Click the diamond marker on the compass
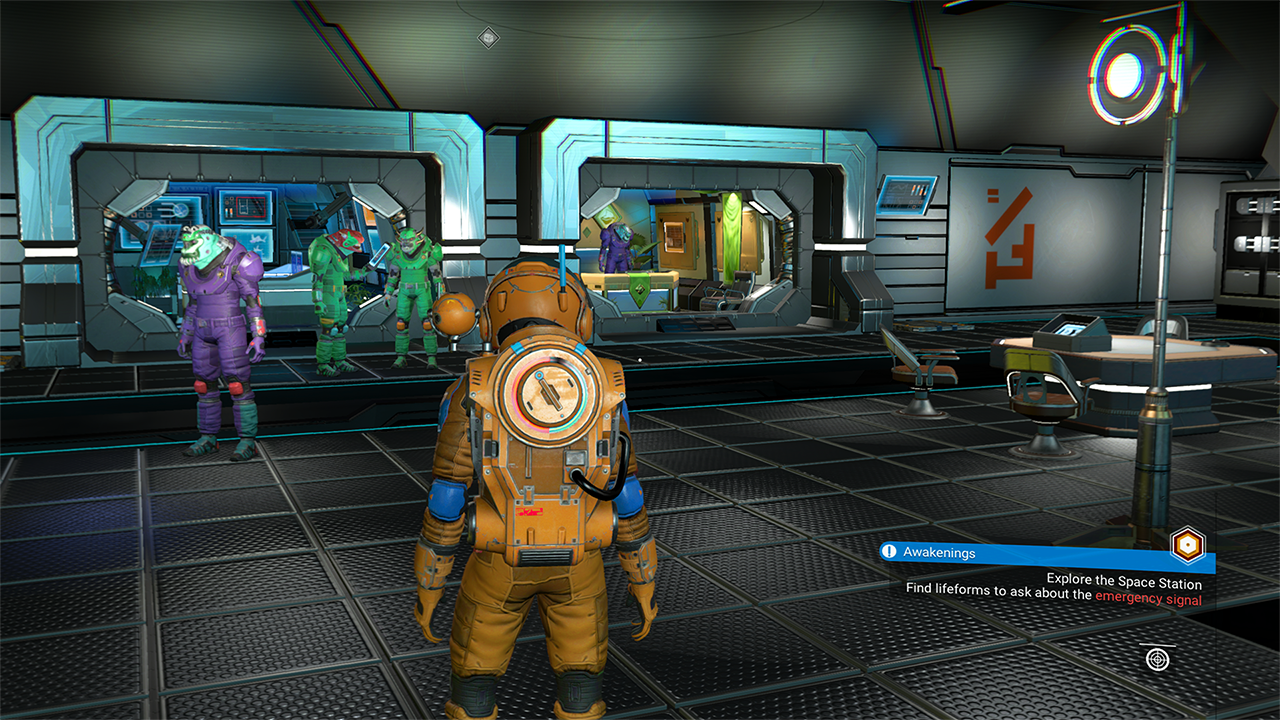 point(487,37)
